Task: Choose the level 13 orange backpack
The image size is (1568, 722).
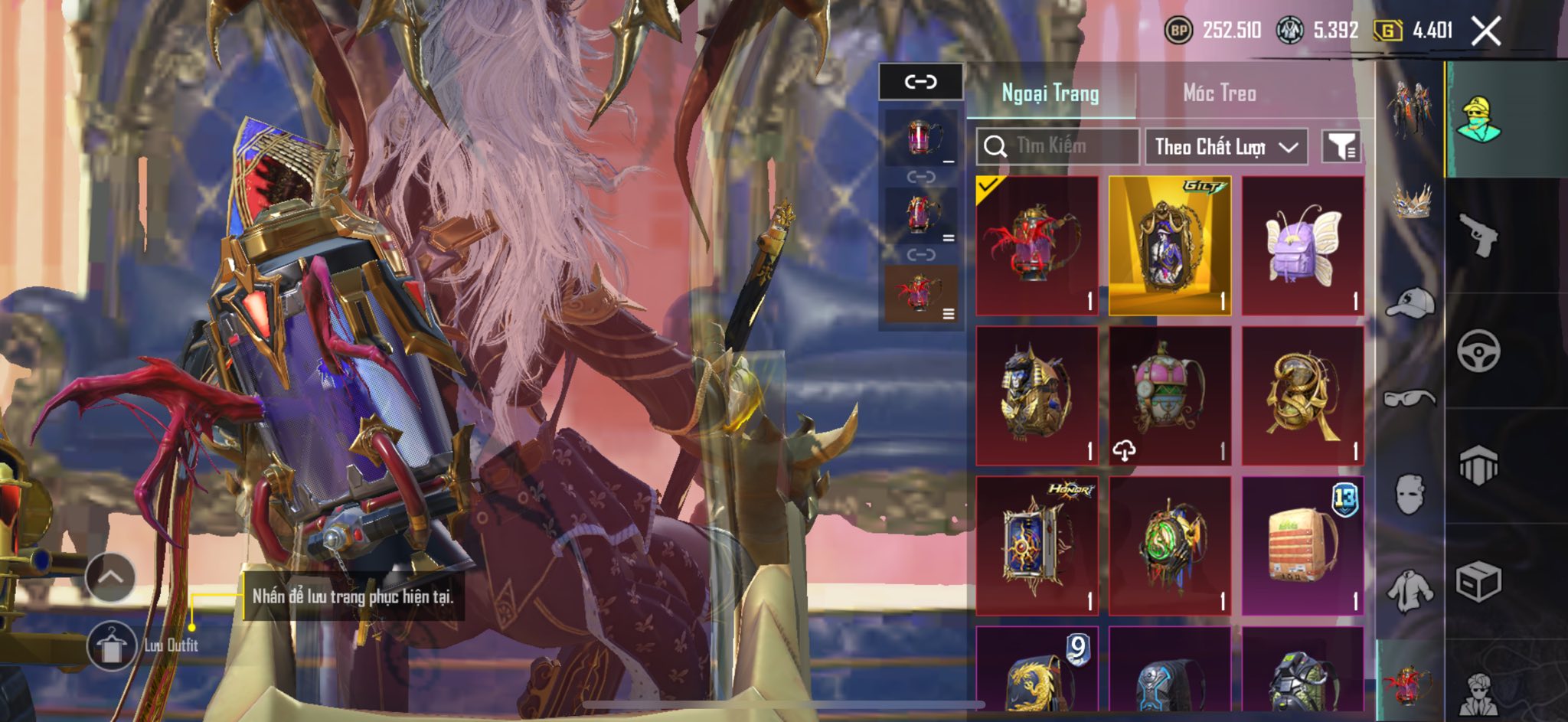Action: tap(1302, 546)
